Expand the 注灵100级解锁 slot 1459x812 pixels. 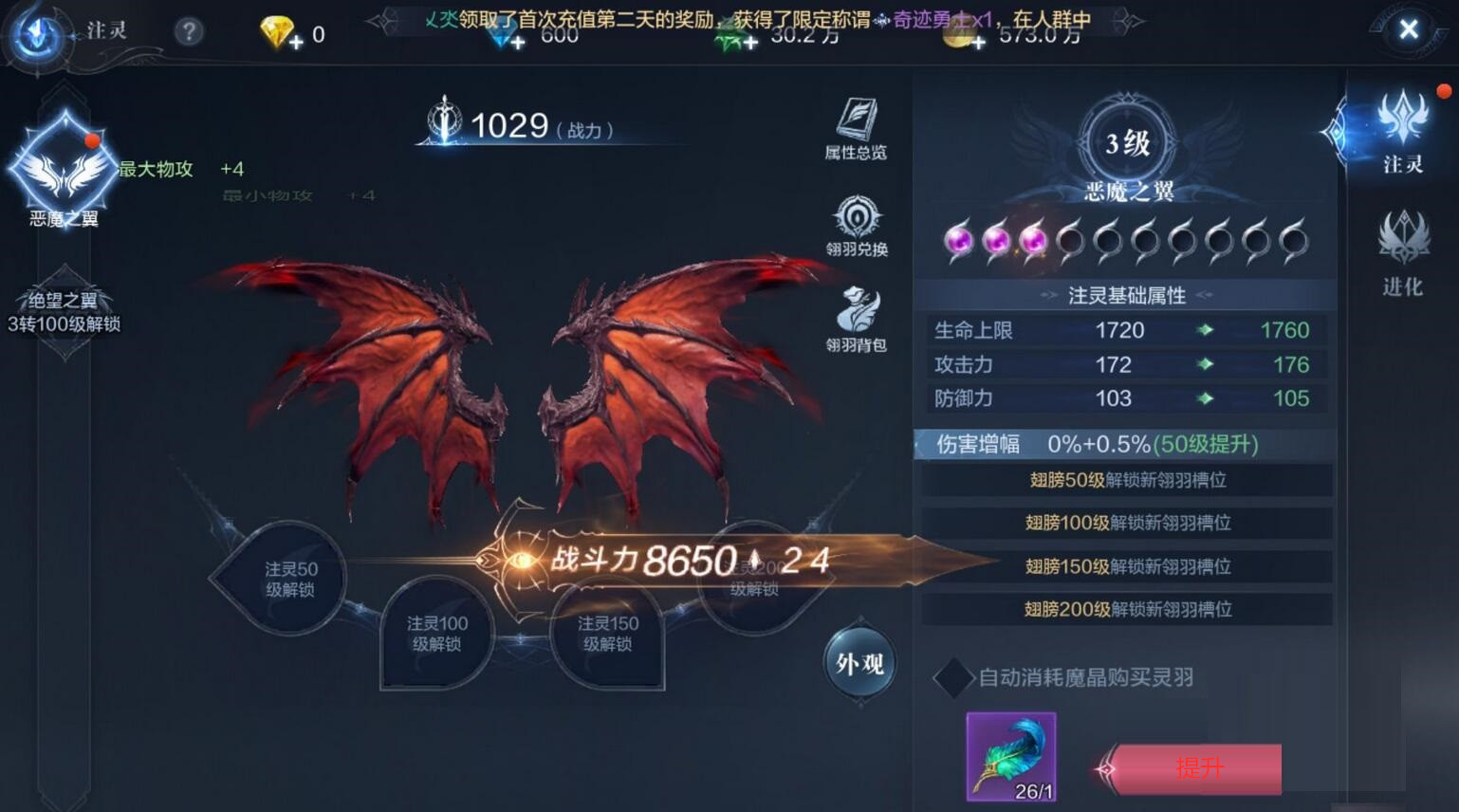(435, 634)
